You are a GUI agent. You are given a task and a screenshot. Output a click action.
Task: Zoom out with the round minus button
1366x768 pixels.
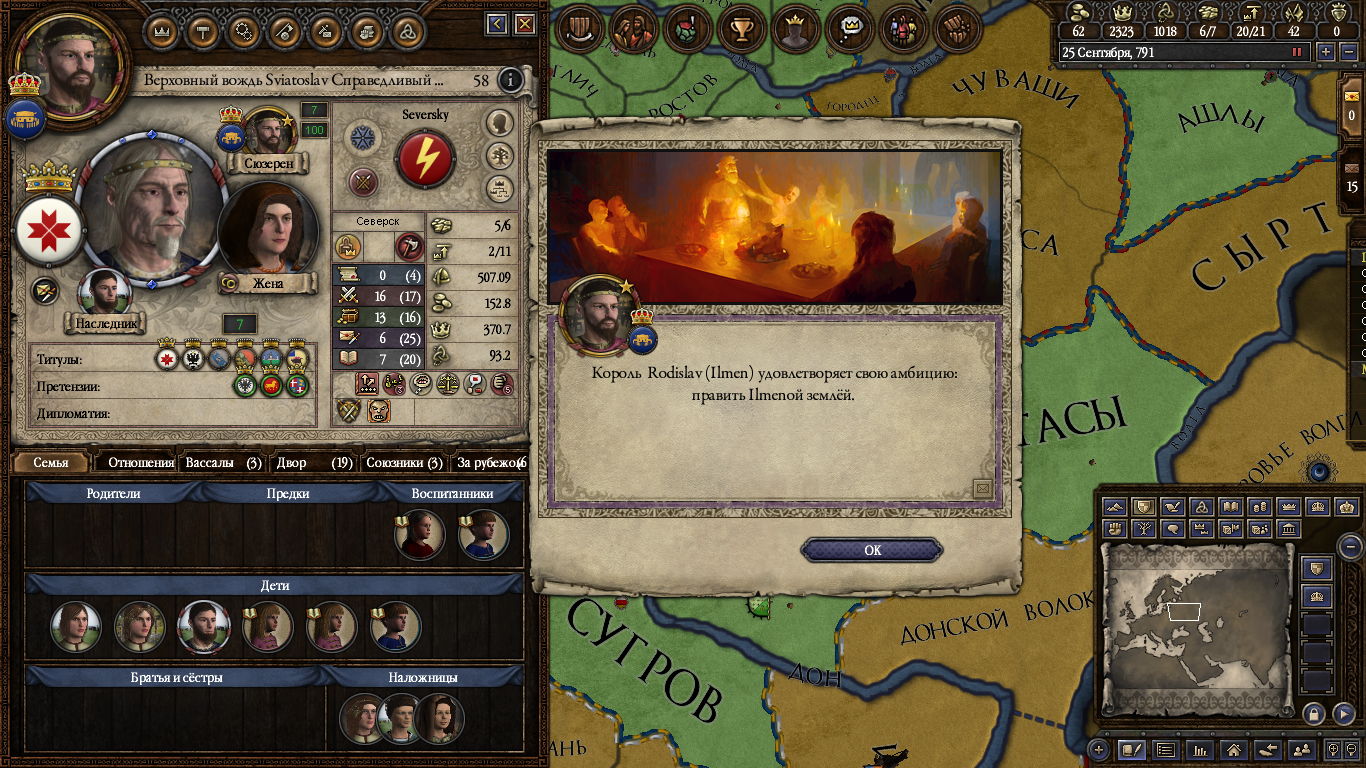pos(1350,547)
